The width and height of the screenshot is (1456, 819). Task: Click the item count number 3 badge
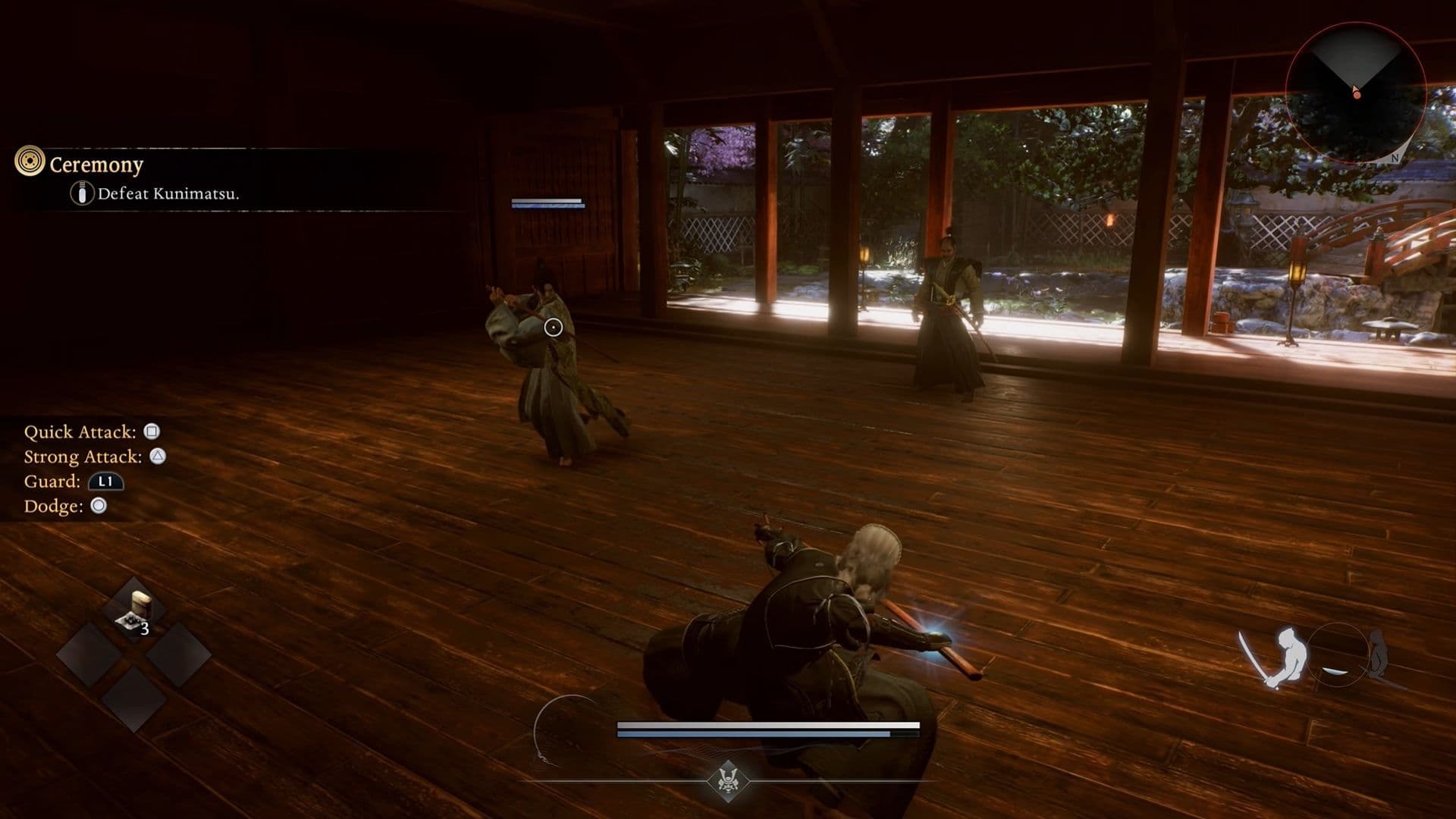(145, 629)
